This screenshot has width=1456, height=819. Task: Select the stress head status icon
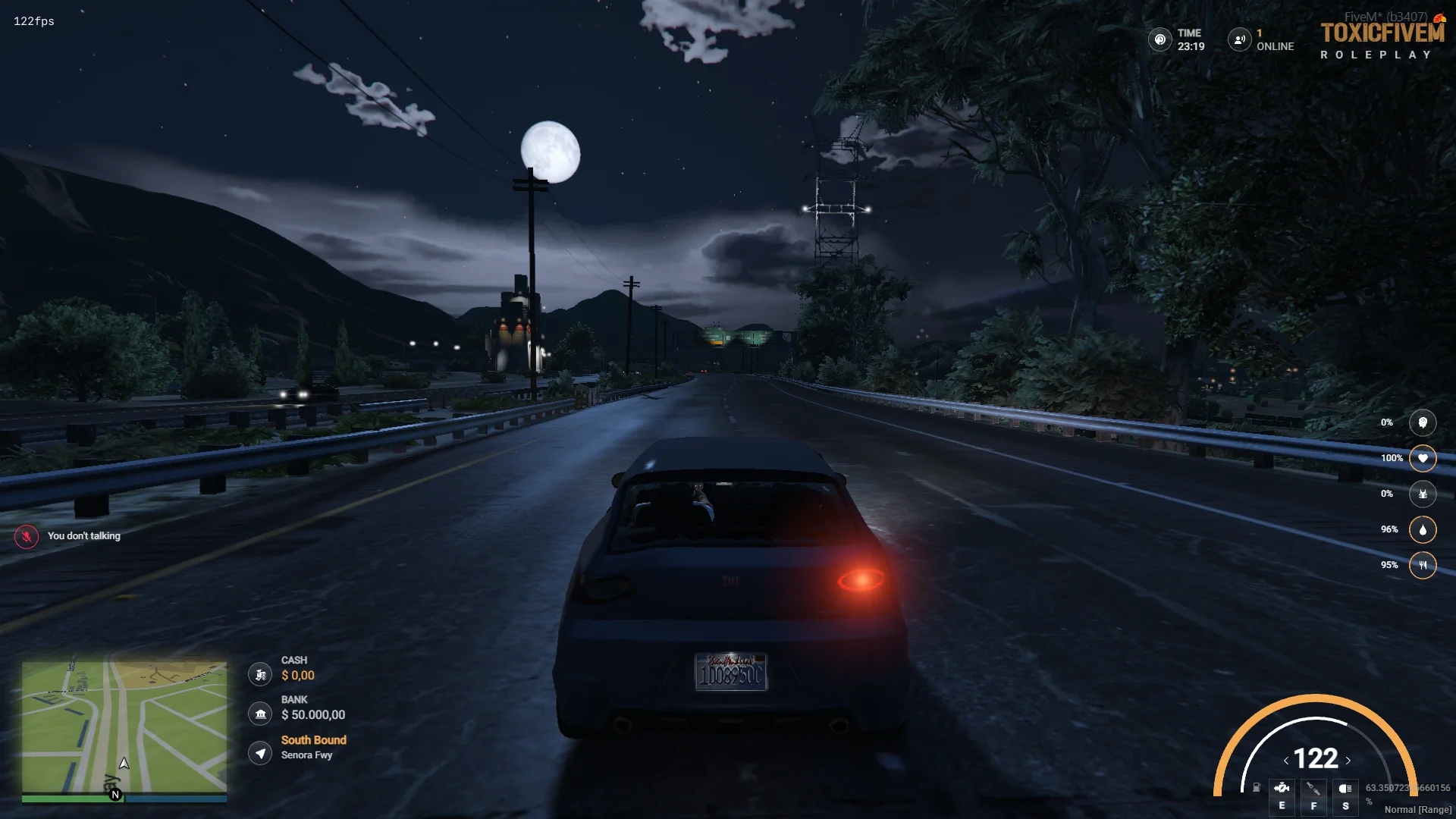tap(1423, 423)
